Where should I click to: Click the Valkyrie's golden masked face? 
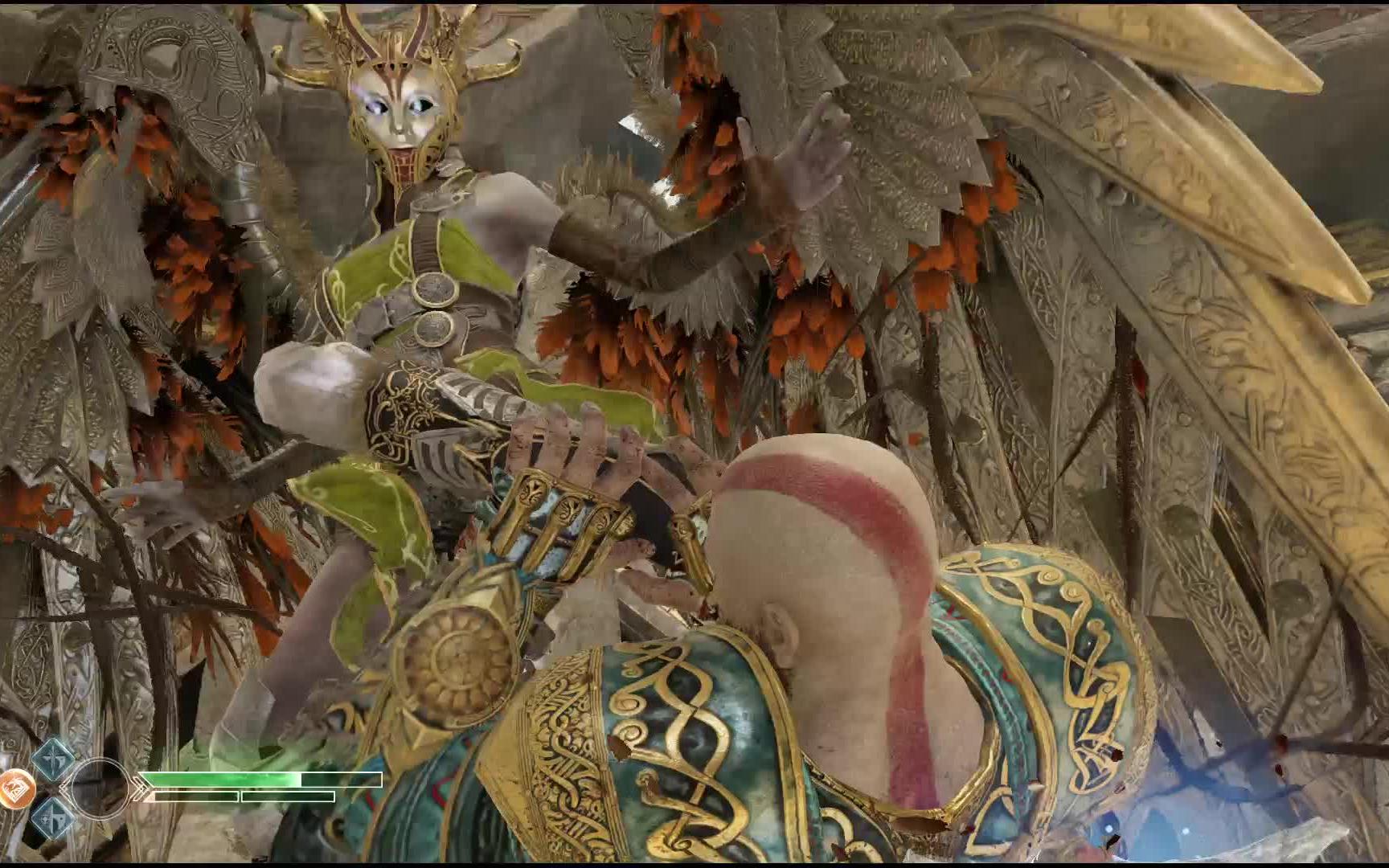coord(399,113)
